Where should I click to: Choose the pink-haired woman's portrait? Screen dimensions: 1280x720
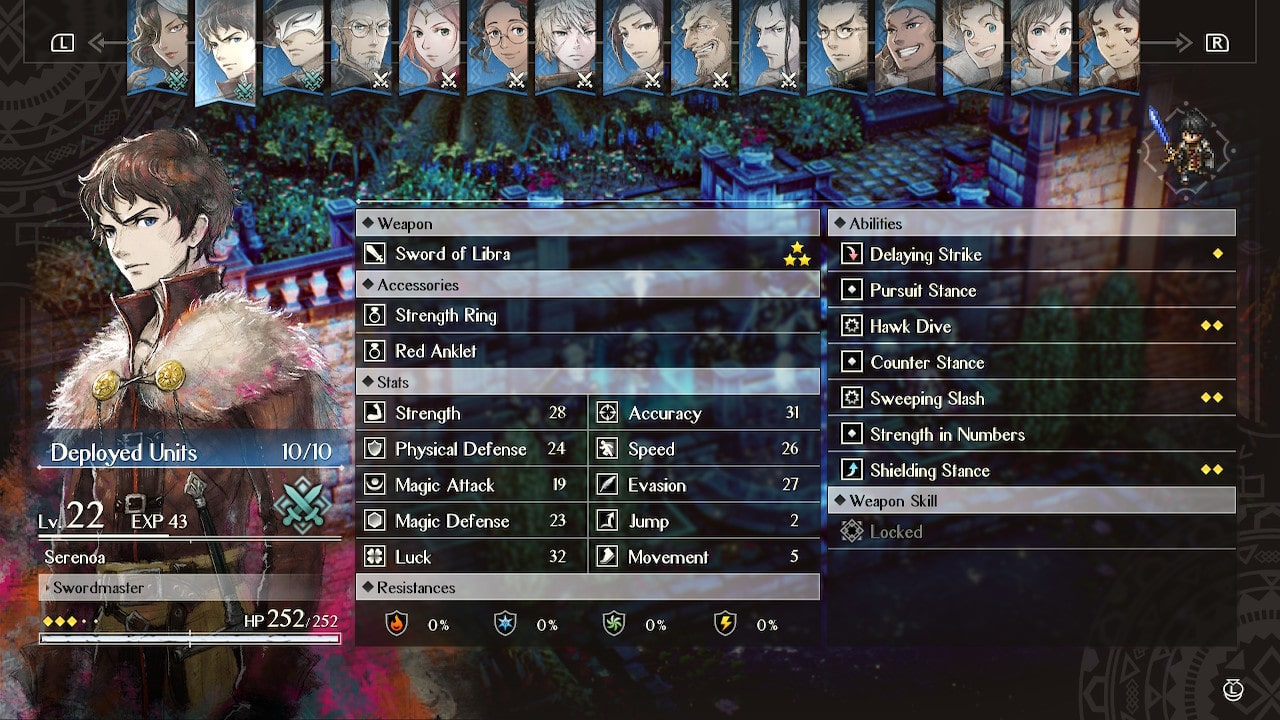pyautogui.click(x=429, y=45)
